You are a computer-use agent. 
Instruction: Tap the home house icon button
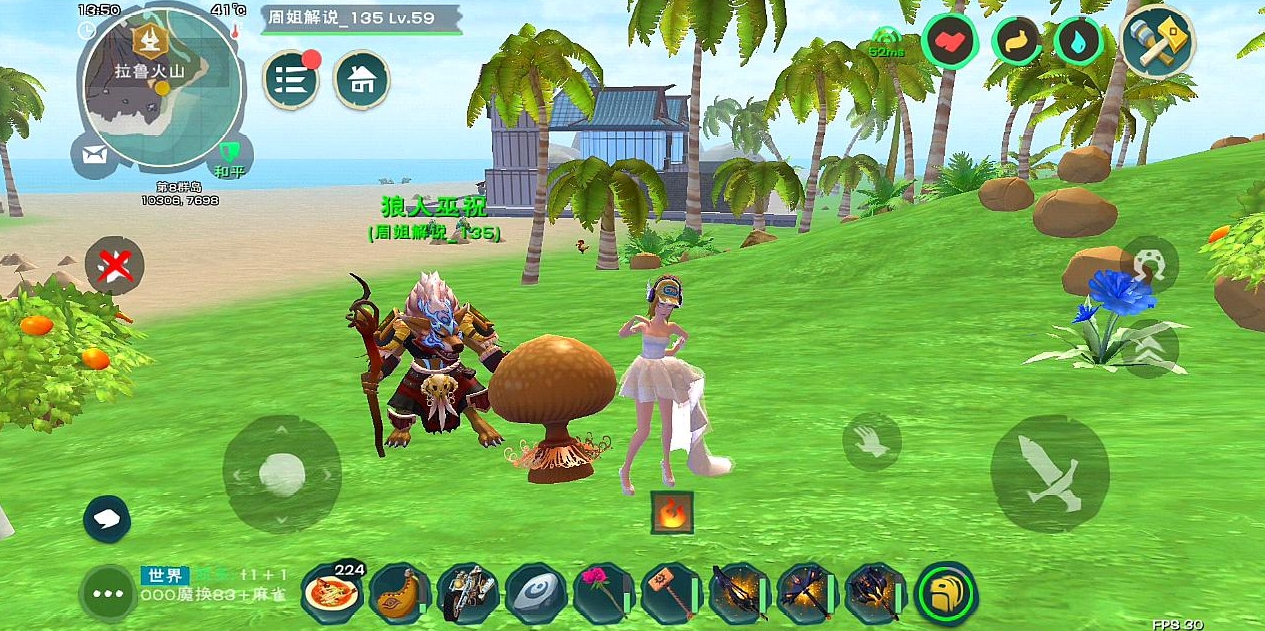pyautogui.click(x=362, y=80)
